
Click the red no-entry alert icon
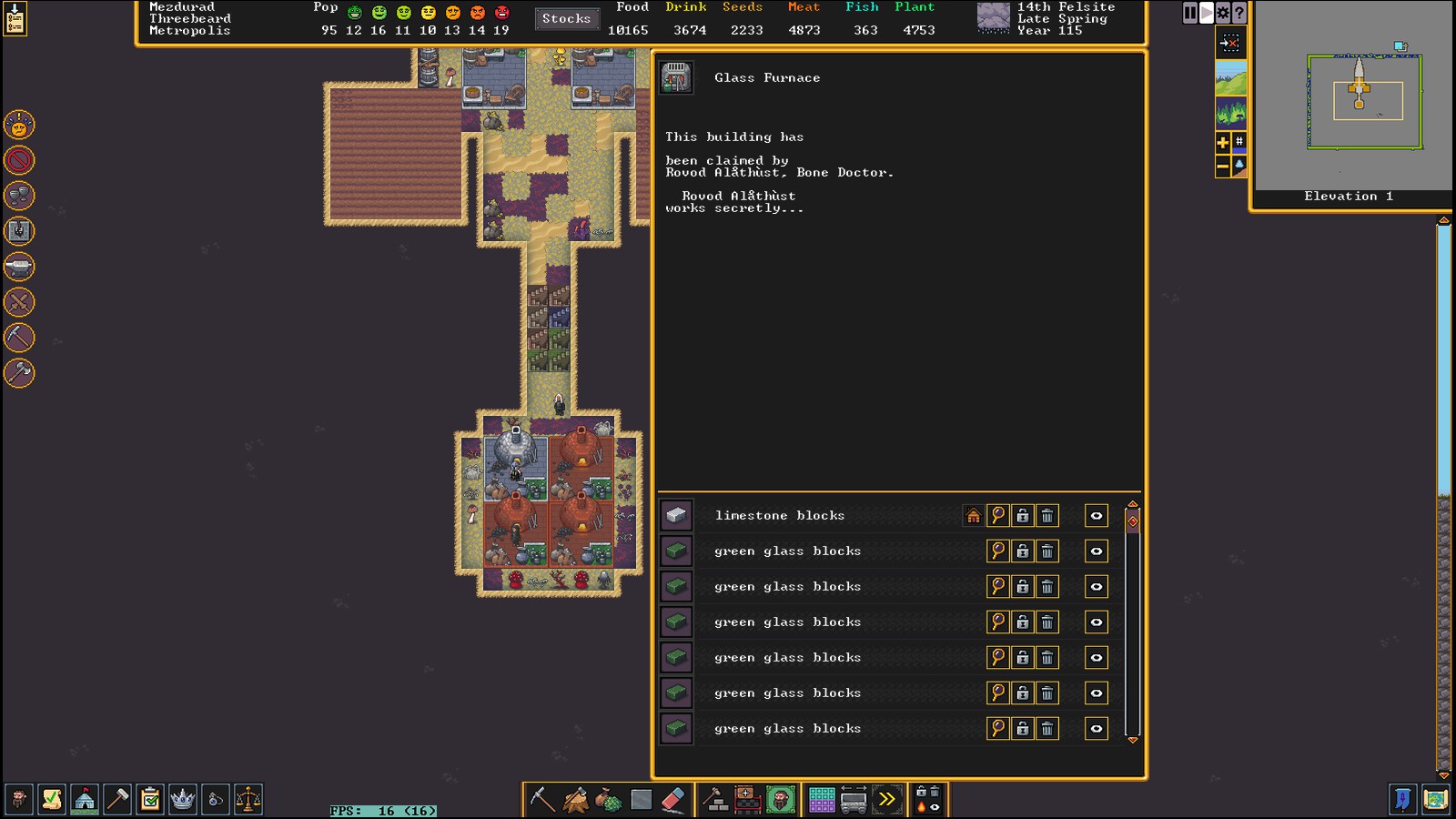point(19,160)
